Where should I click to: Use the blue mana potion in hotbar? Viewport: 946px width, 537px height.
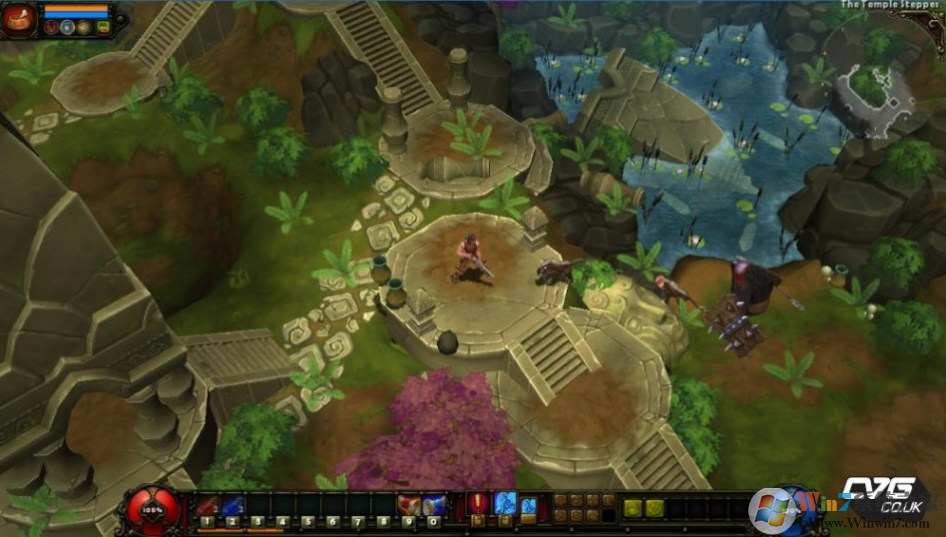232,506
